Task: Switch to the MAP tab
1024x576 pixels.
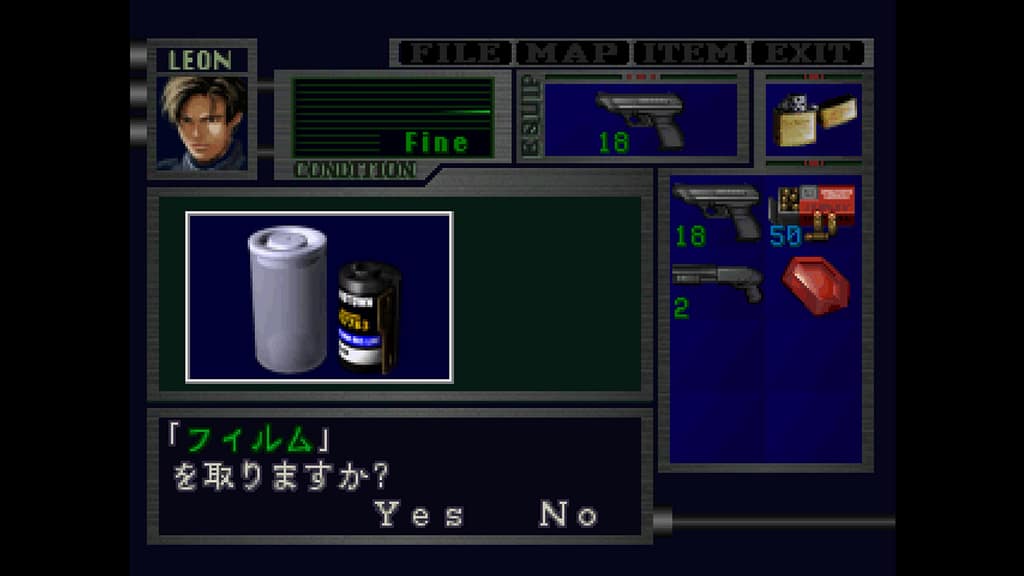Action: point(574,53)
